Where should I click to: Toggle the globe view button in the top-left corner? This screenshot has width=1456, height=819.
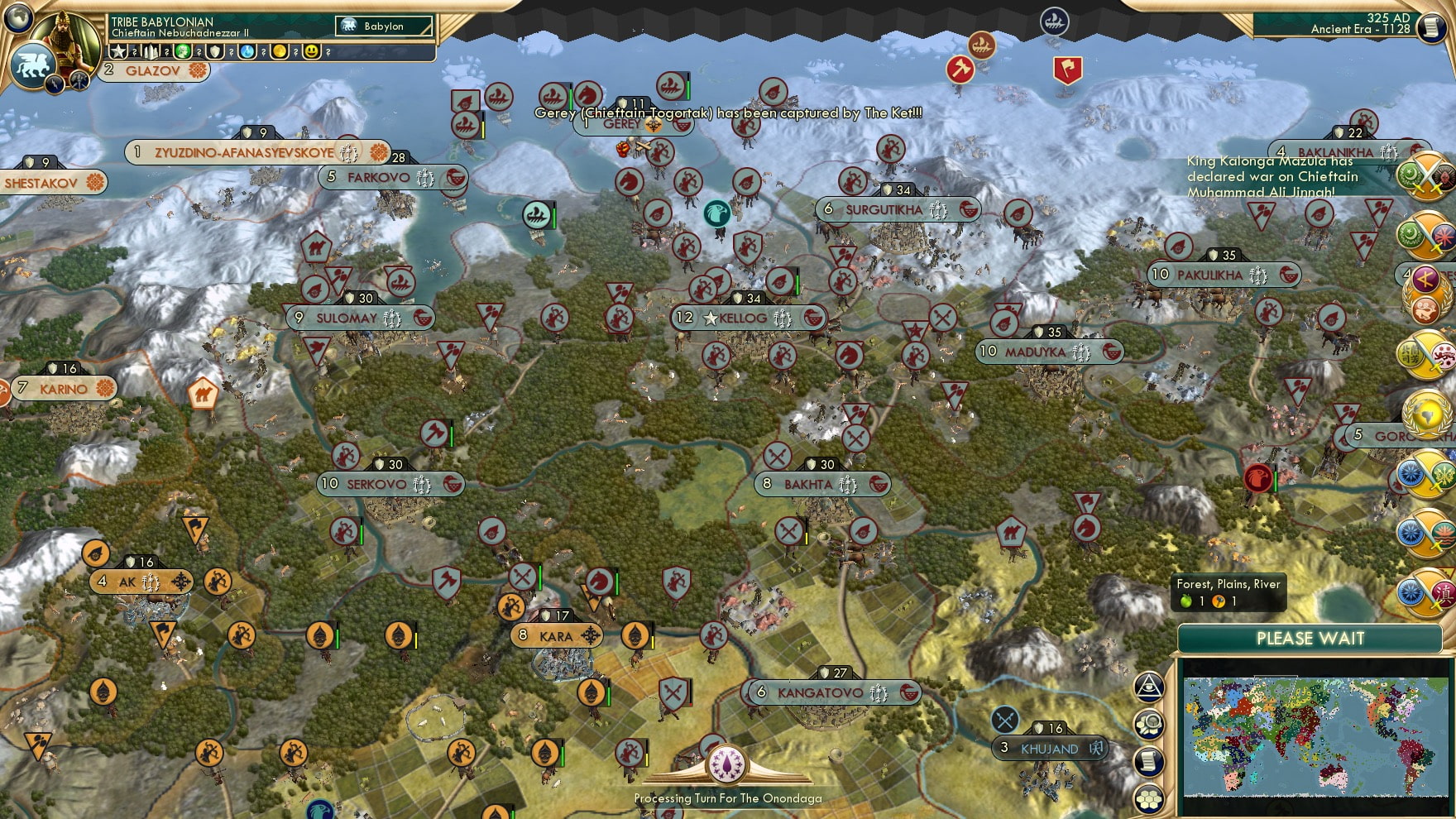[17, 18]
